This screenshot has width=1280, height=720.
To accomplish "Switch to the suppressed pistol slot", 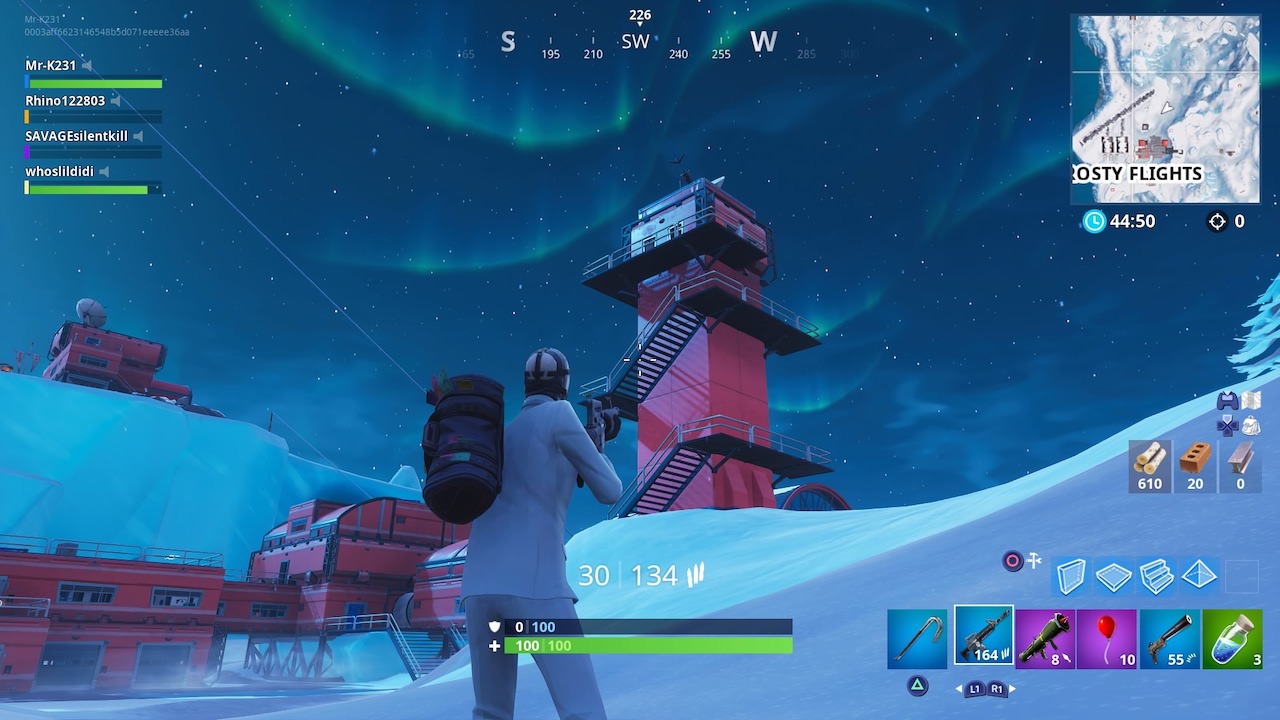I will coord(1169,638).
